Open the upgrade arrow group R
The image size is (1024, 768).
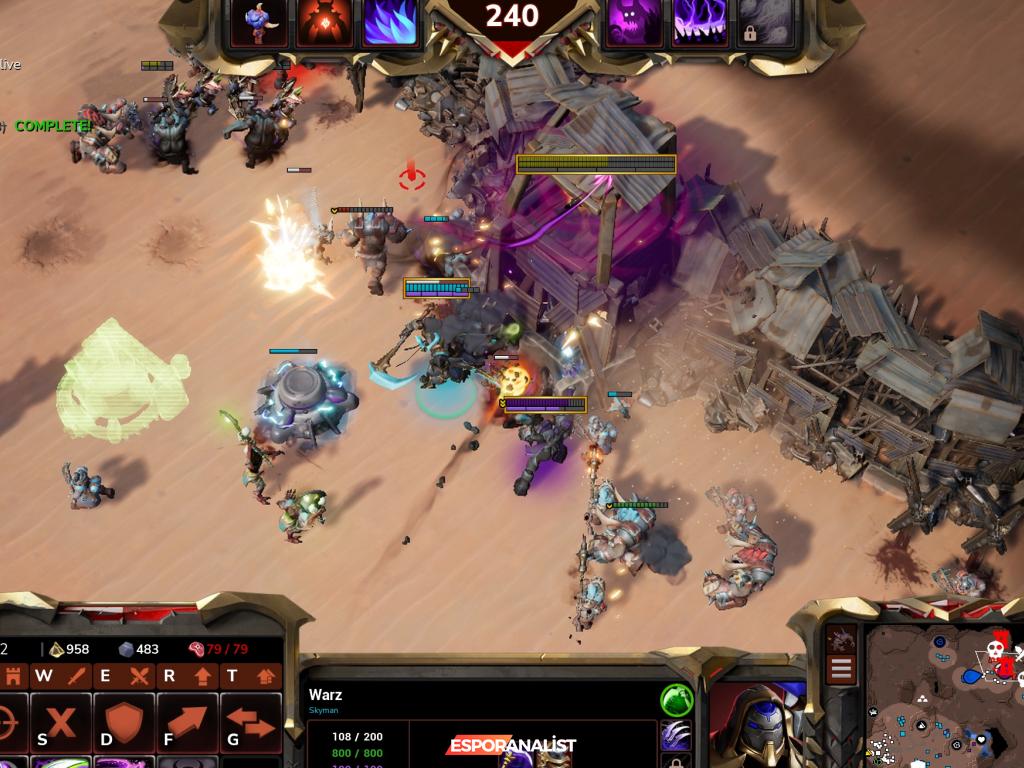[x=187, y=676]
